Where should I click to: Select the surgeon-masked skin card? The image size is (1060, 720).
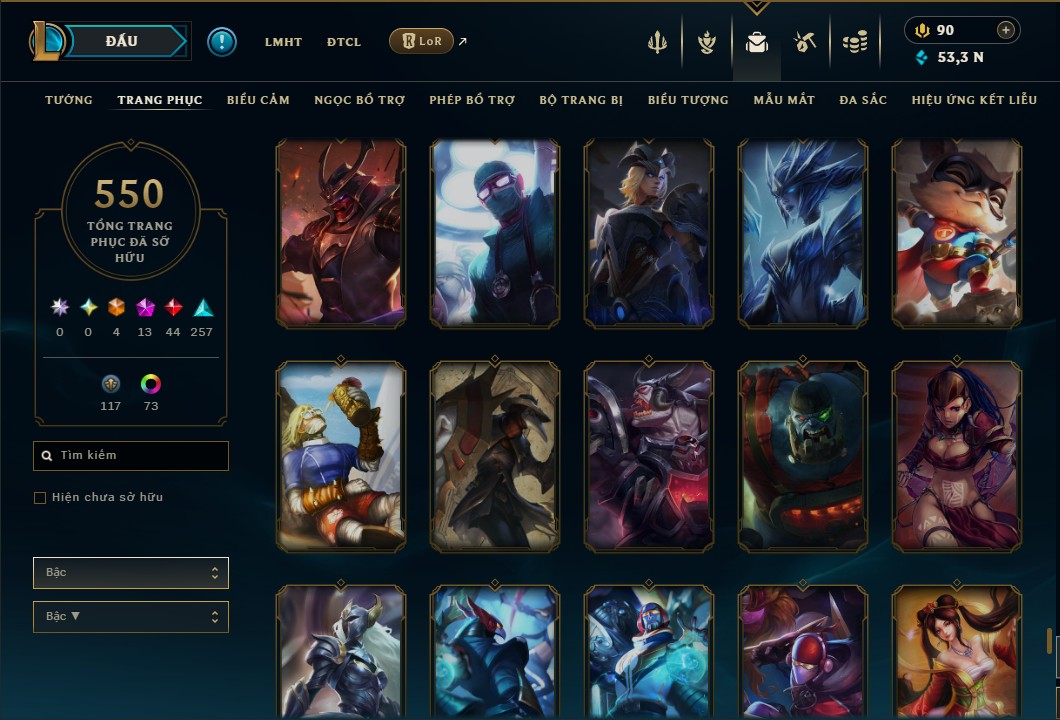click(x=495, y=234)
